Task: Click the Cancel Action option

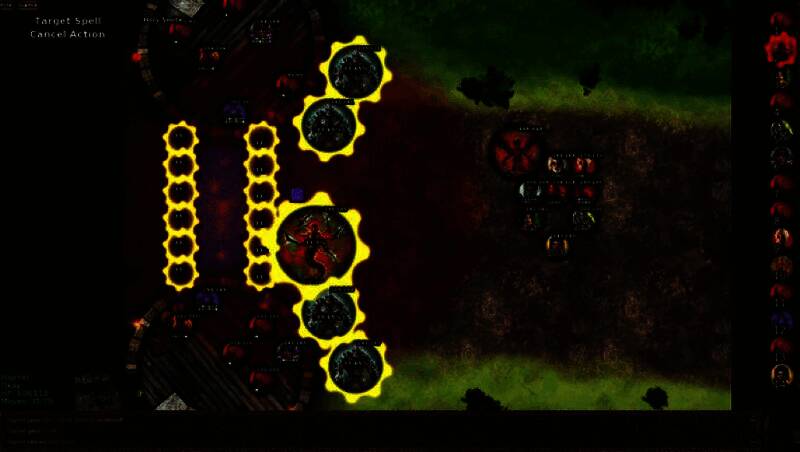Action: (x=67, y=34)
